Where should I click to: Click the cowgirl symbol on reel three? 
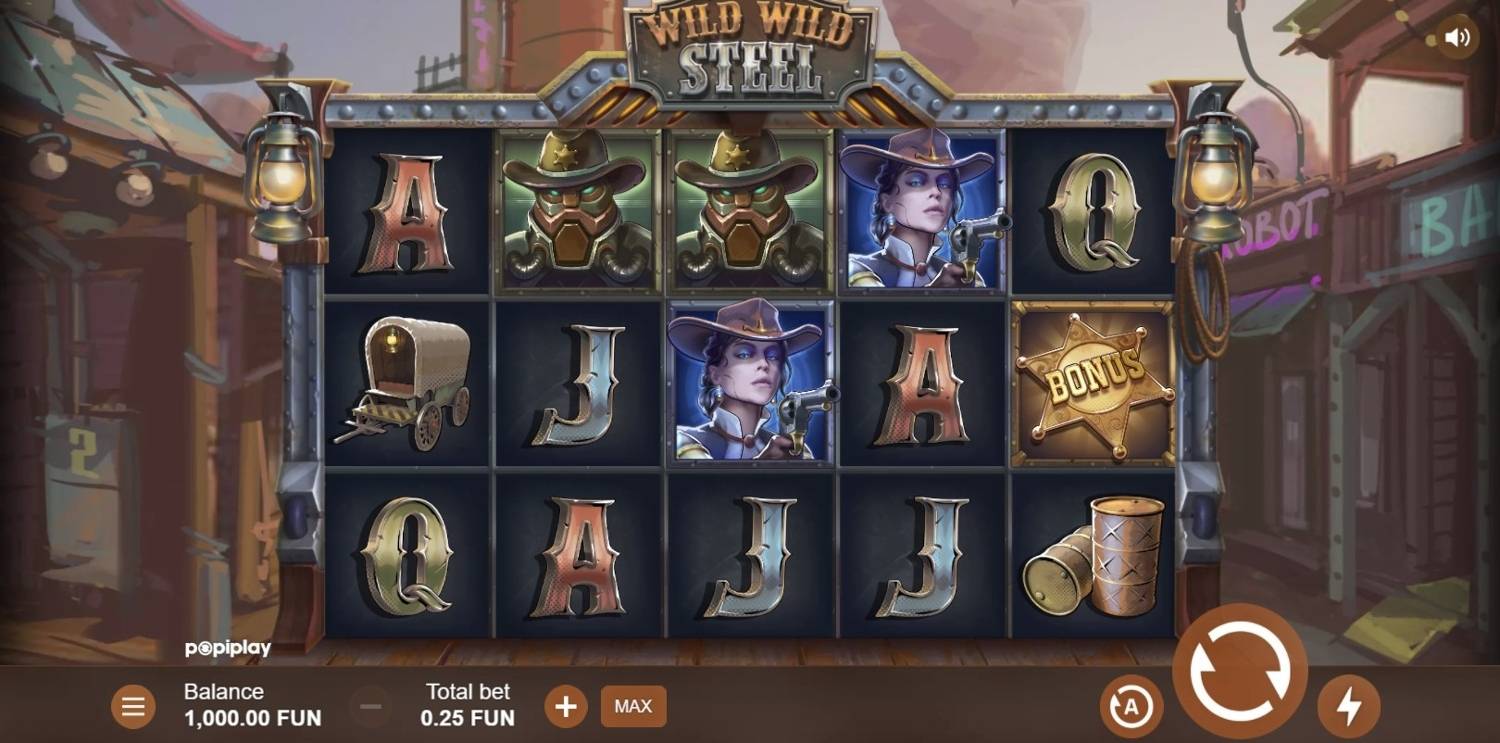[749, 383]
